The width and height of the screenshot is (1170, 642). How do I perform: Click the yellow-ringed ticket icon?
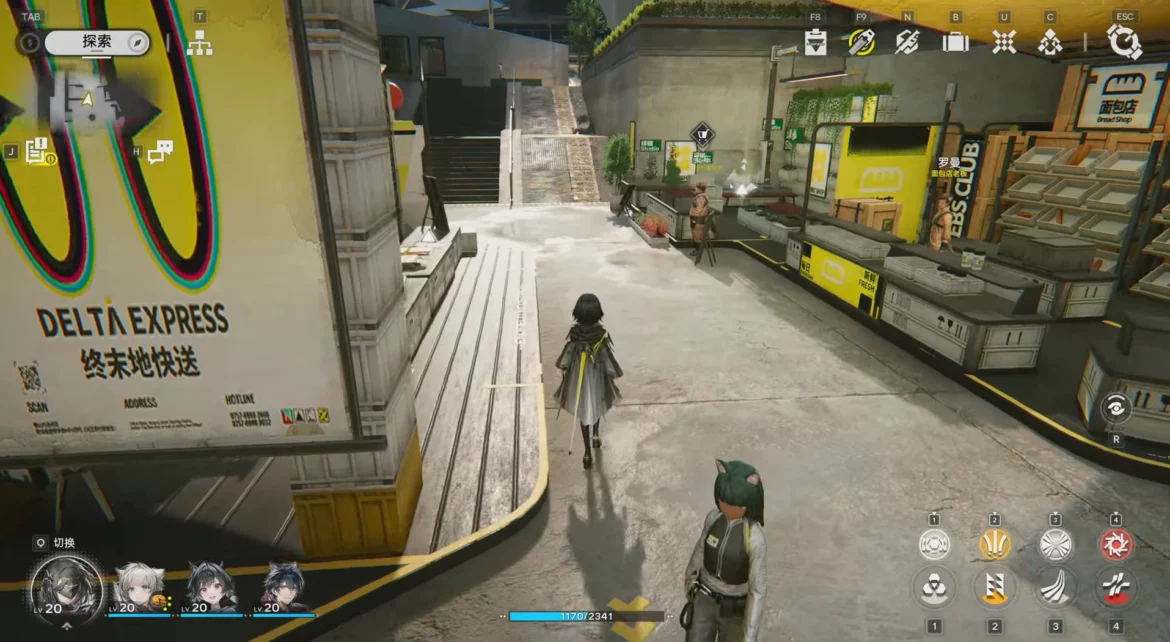861,42
